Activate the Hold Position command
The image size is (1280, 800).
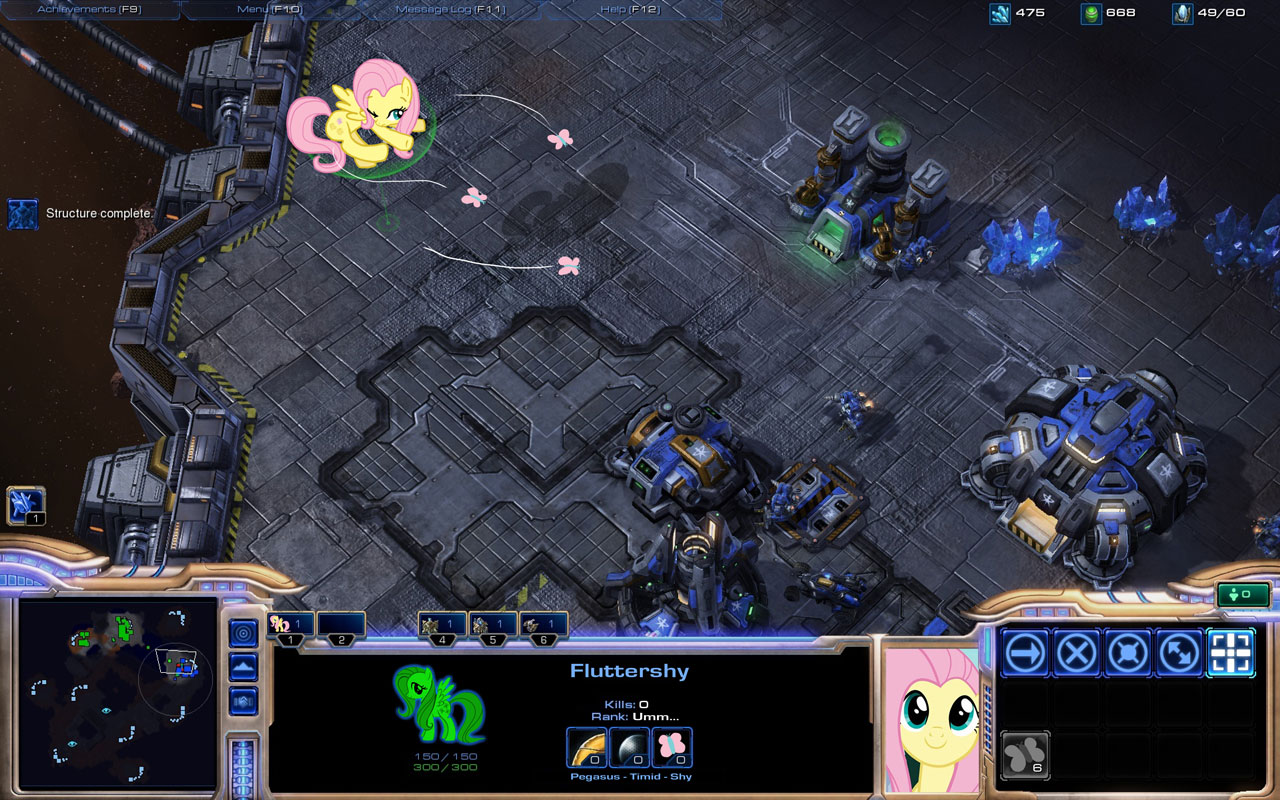tap(1128, 653)
